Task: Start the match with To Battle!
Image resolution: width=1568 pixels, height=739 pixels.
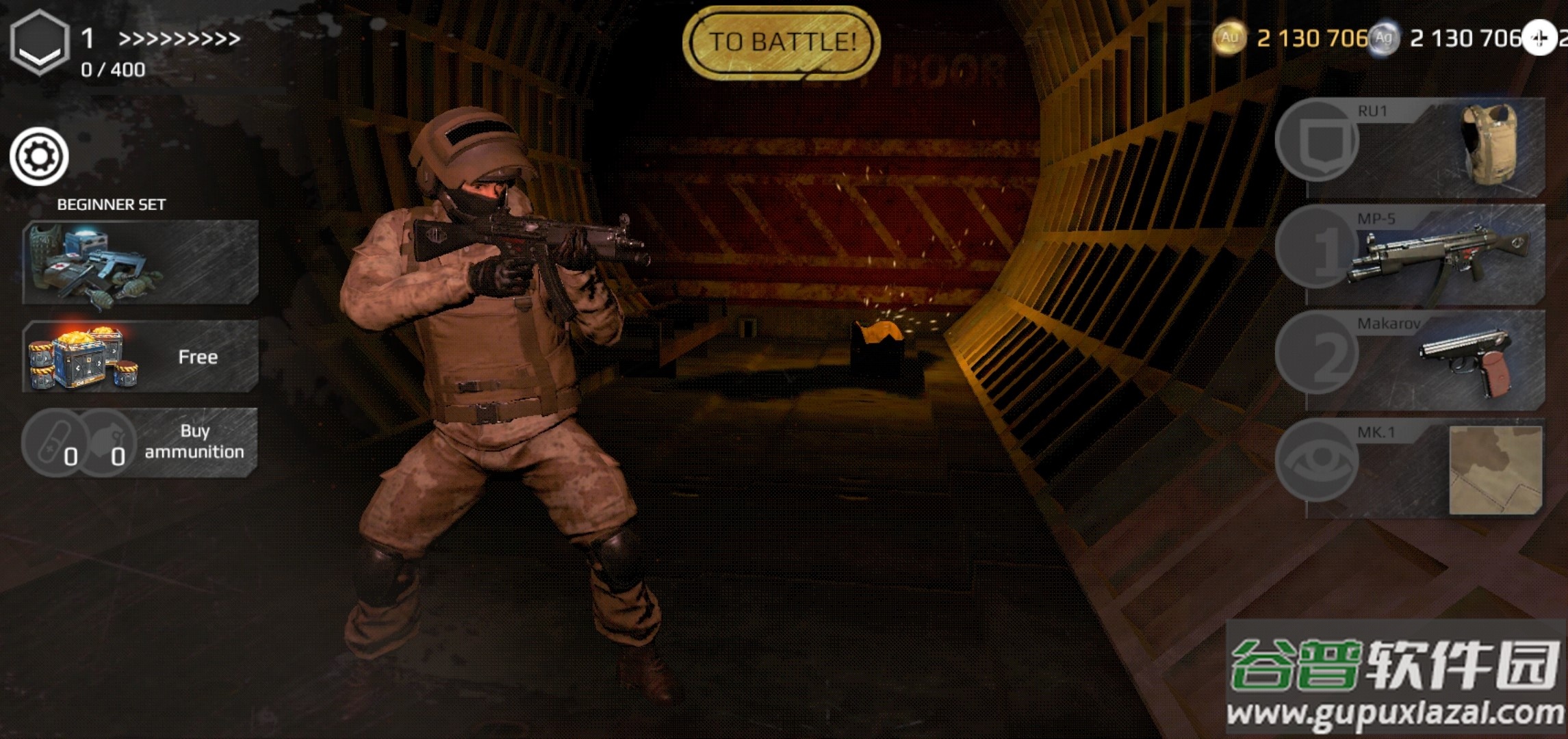Action: tap(782, 42)
